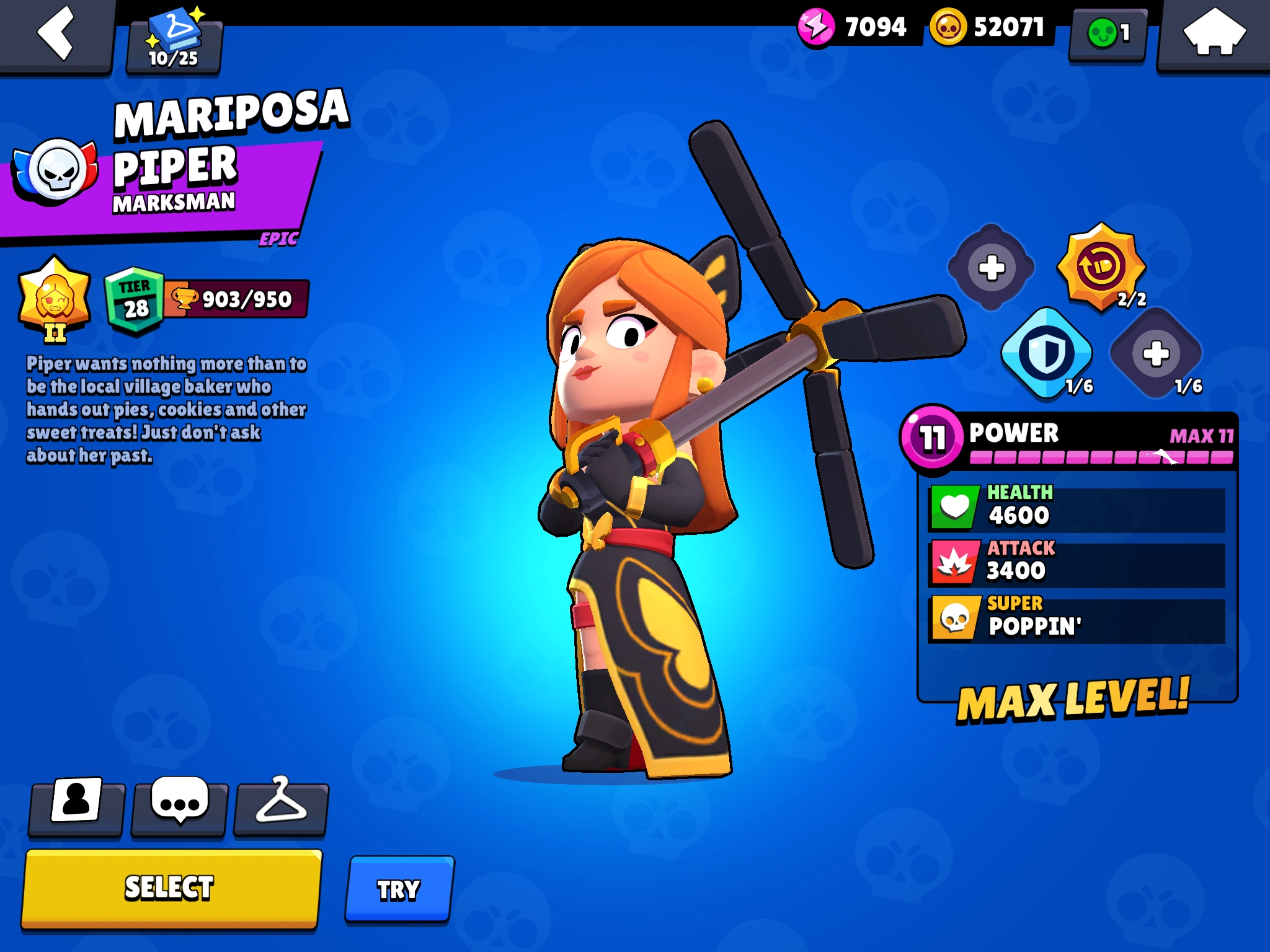The image size is (1270, 952).
Task: View the brawler progress badge showing 10/25
Action: (175, 39)
